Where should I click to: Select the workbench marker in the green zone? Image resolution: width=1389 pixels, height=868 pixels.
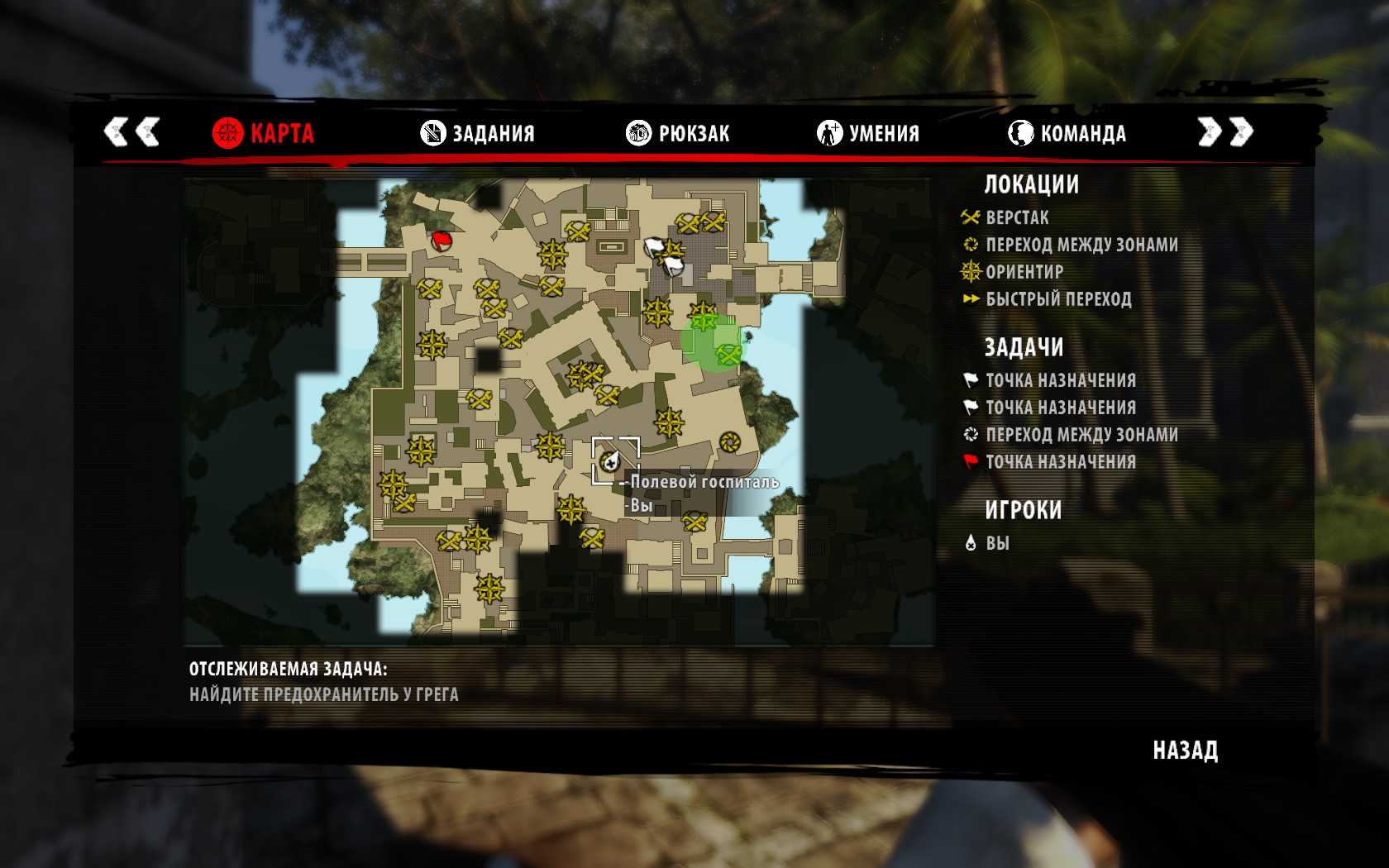pos(728,355)
